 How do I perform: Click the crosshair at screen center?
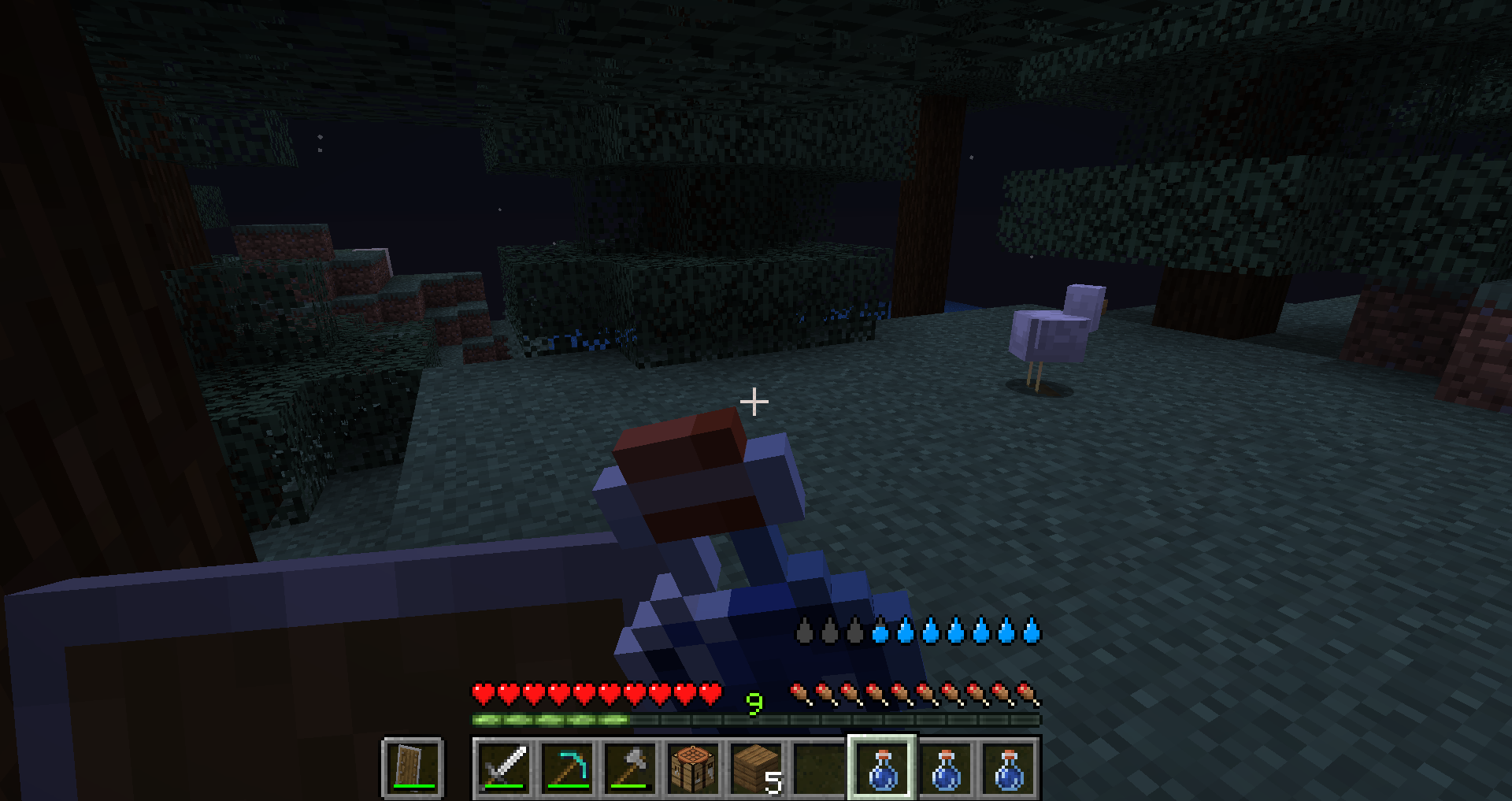point(753,402)
